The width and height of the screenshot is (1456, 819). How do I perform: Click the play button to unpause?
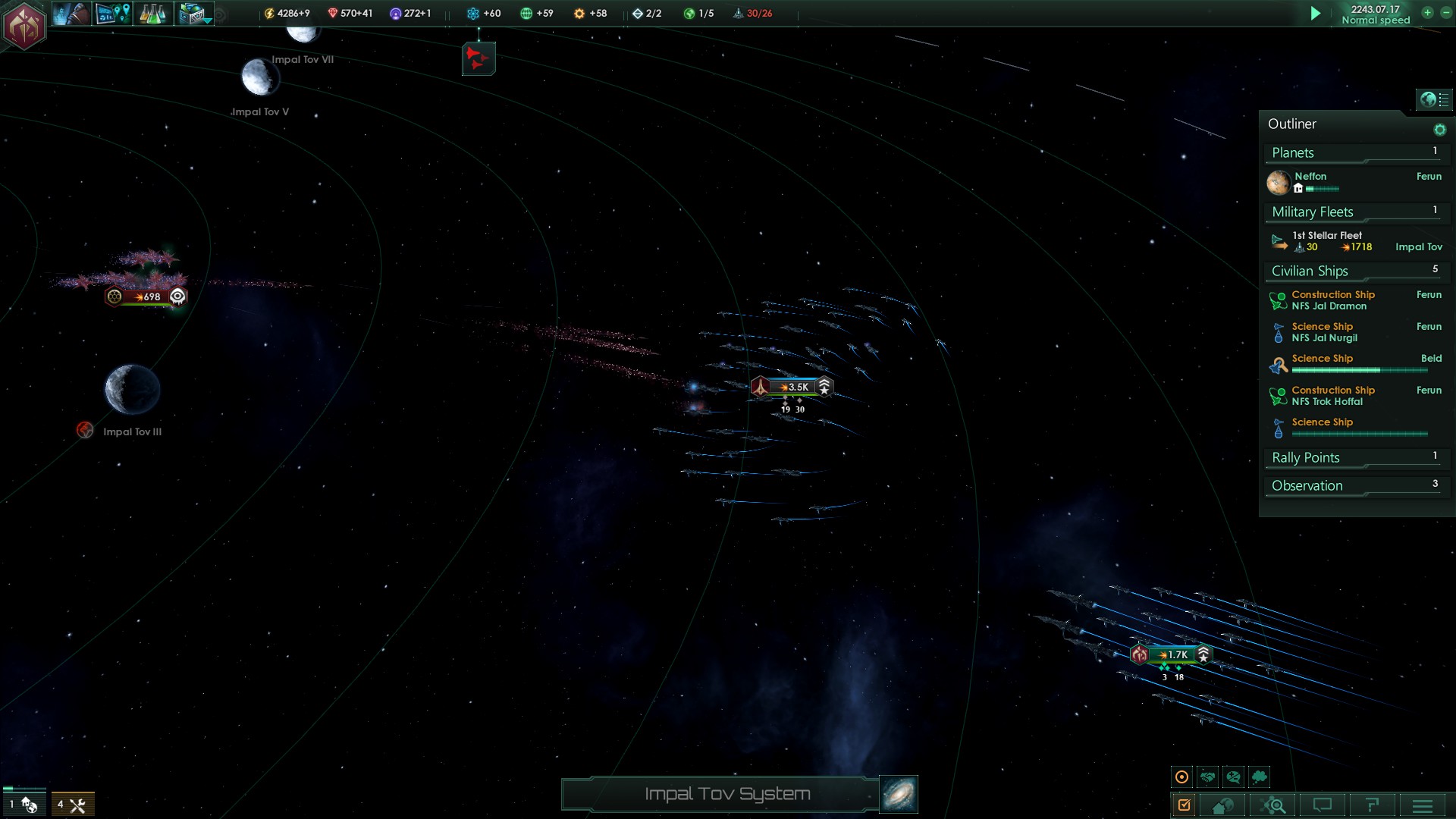click(x=1316, y=14)
